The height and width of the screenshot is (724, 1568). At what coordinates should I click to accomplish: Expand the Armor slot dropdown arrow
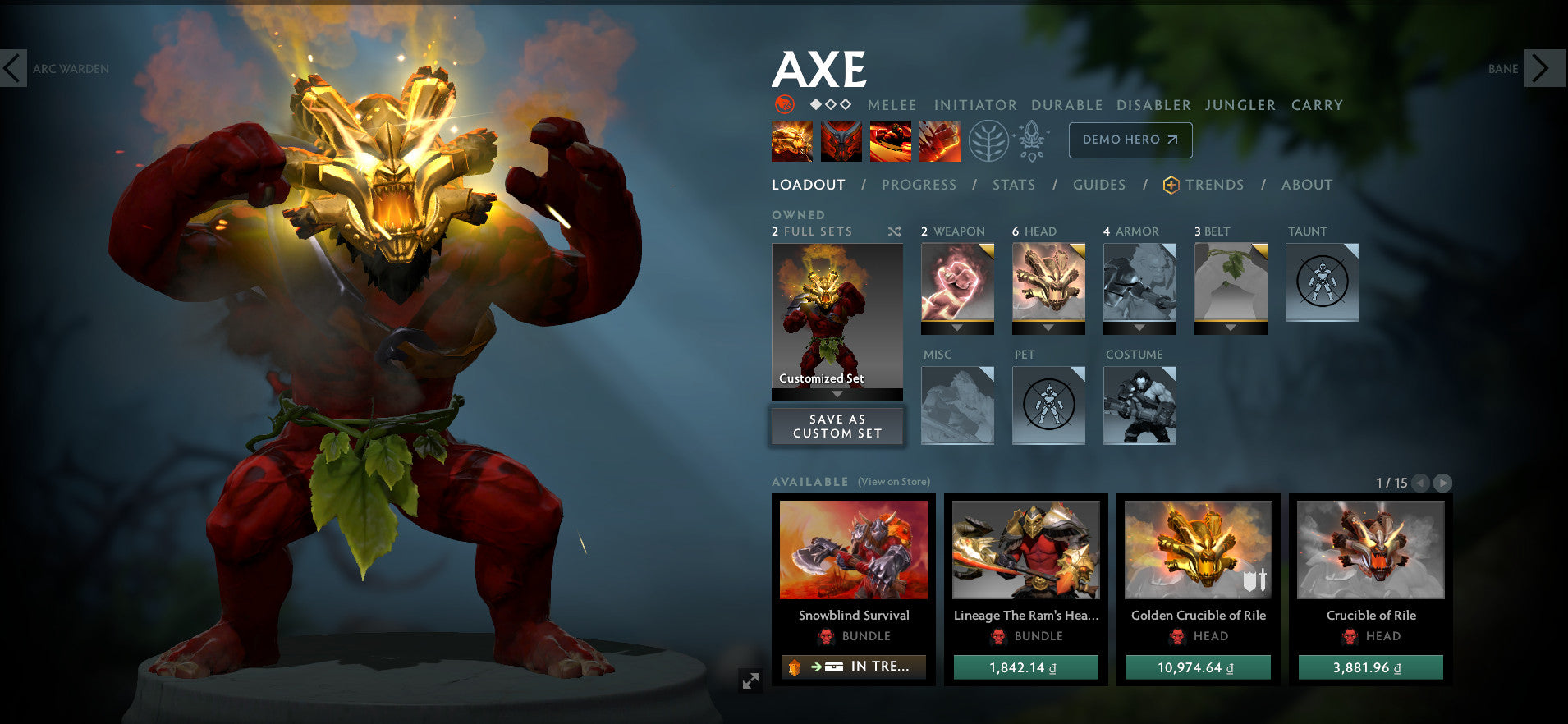click(x=1139, y=326)
